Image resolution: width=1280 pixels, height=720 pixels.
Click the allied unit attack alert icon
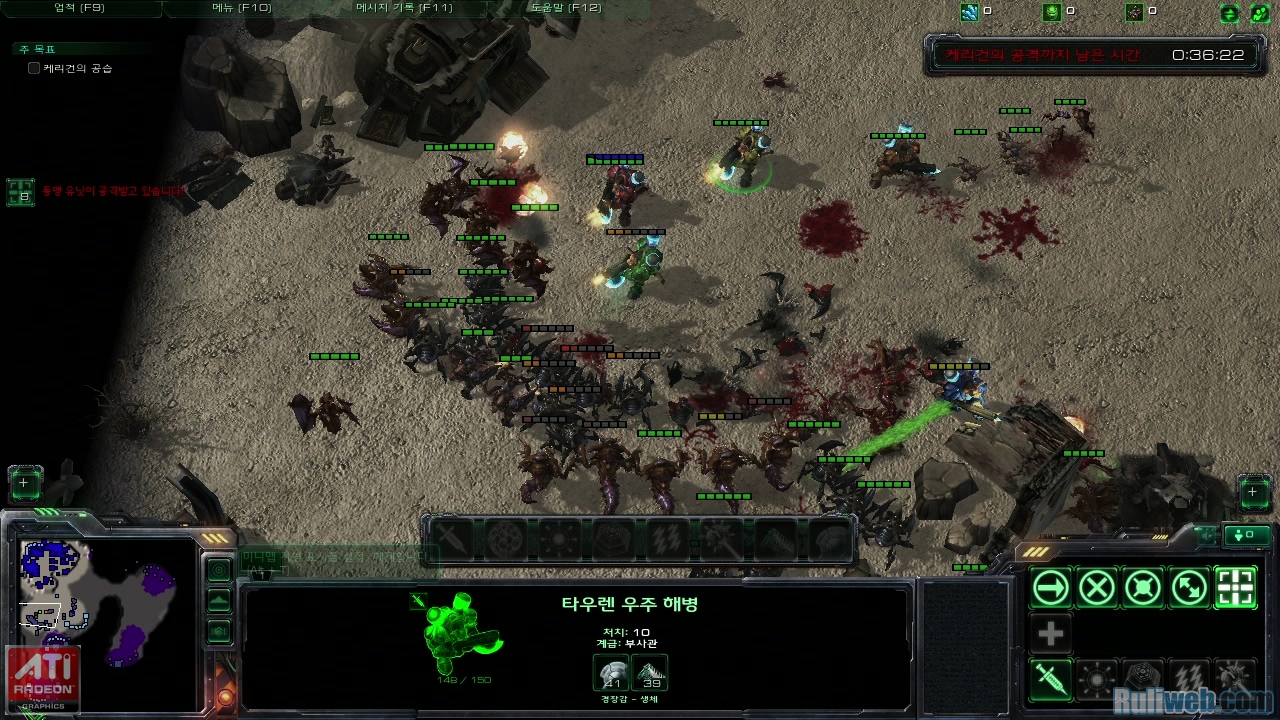(x=20, y=192)
